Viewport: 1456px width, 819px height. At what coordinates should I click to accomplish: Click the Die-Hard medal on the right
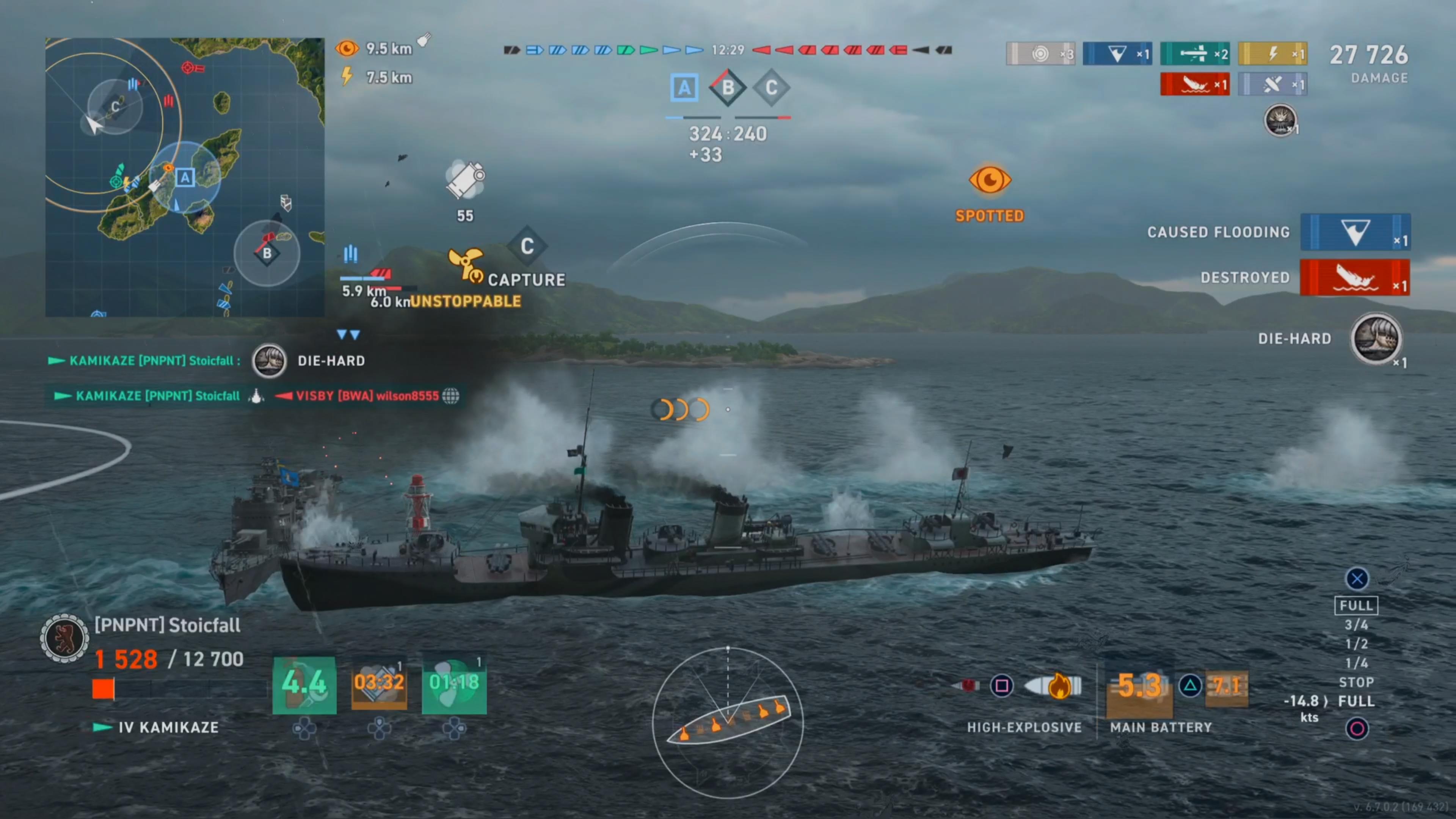click(1376, 339)
